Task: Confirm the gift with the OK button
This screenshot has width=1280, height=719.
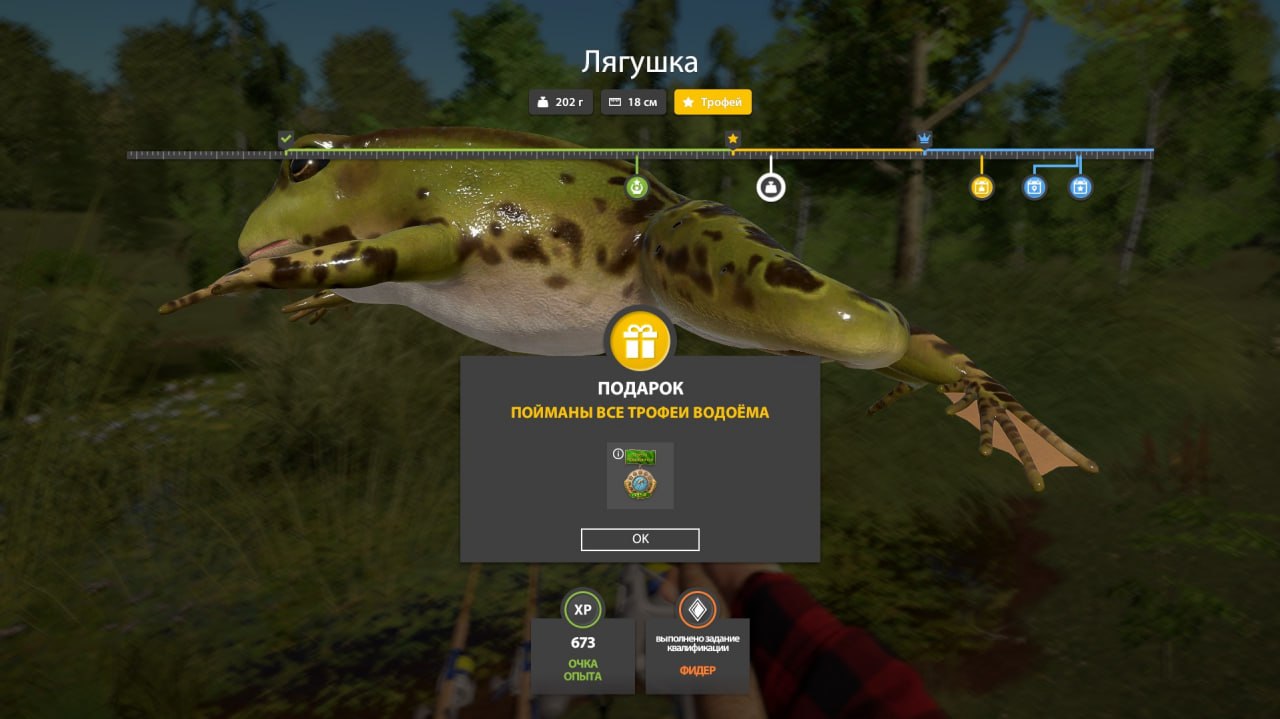Action: click(640, 539)
